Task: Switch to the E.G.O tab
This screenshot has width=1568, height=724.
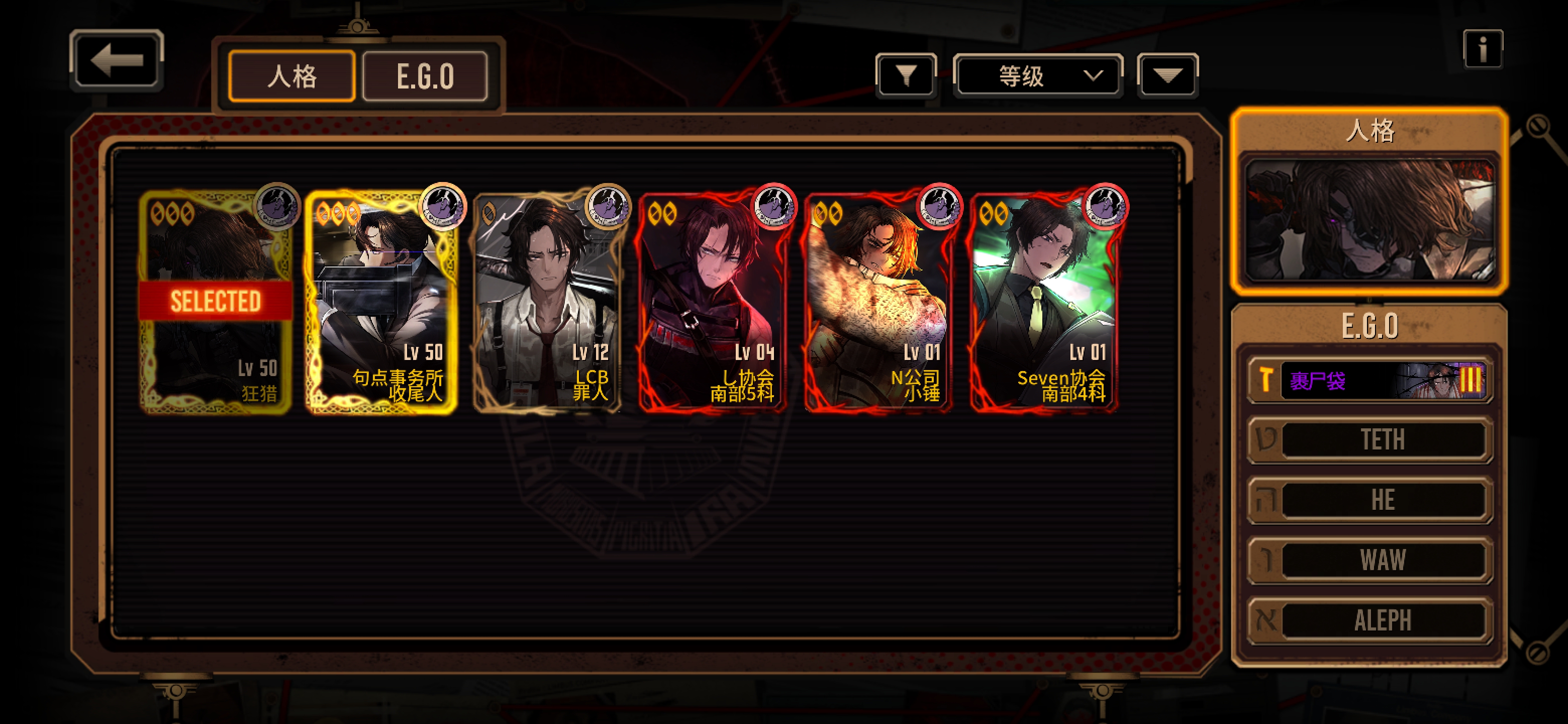Action: [x=425, y=77]
